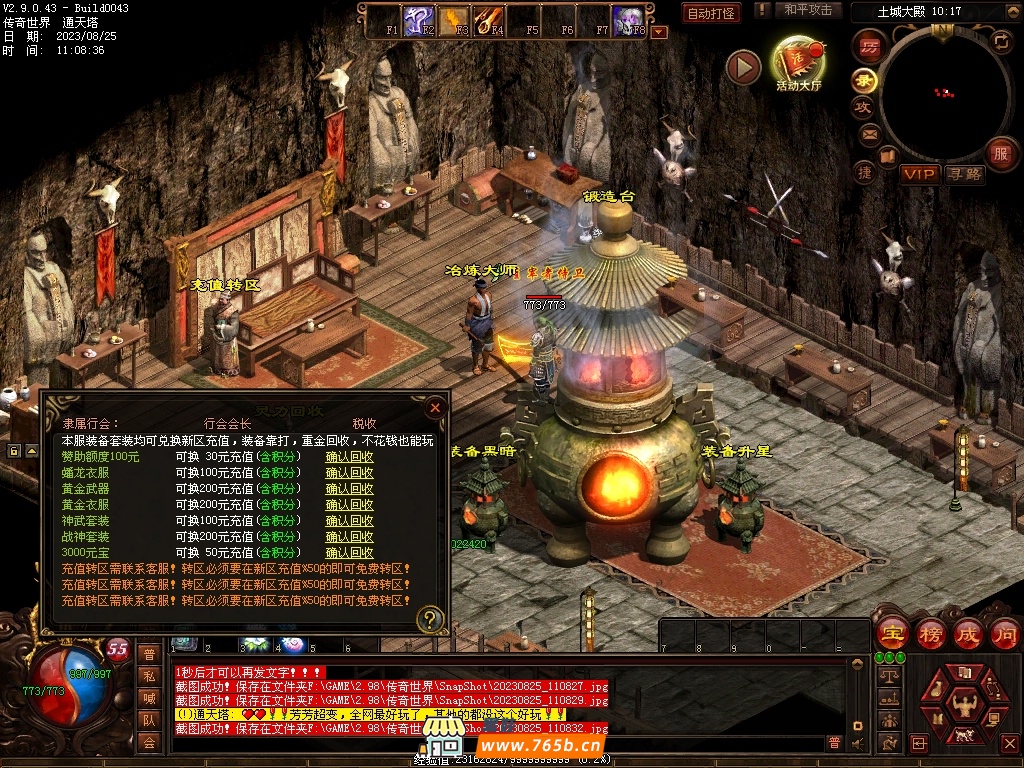Open the 成 achievements button
This screenshot has width=1024, height=768.
pos(968,633)
